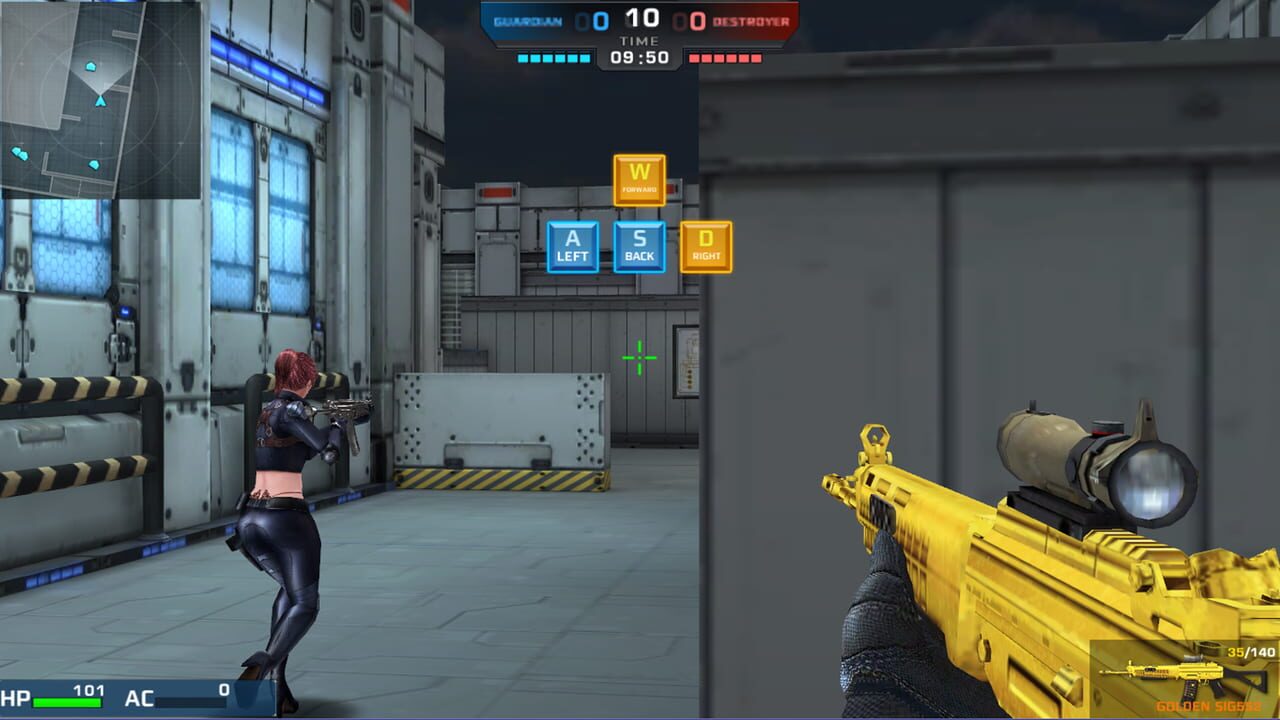
Task: Click the D Right key prompt icon
Action: point(707,246)
